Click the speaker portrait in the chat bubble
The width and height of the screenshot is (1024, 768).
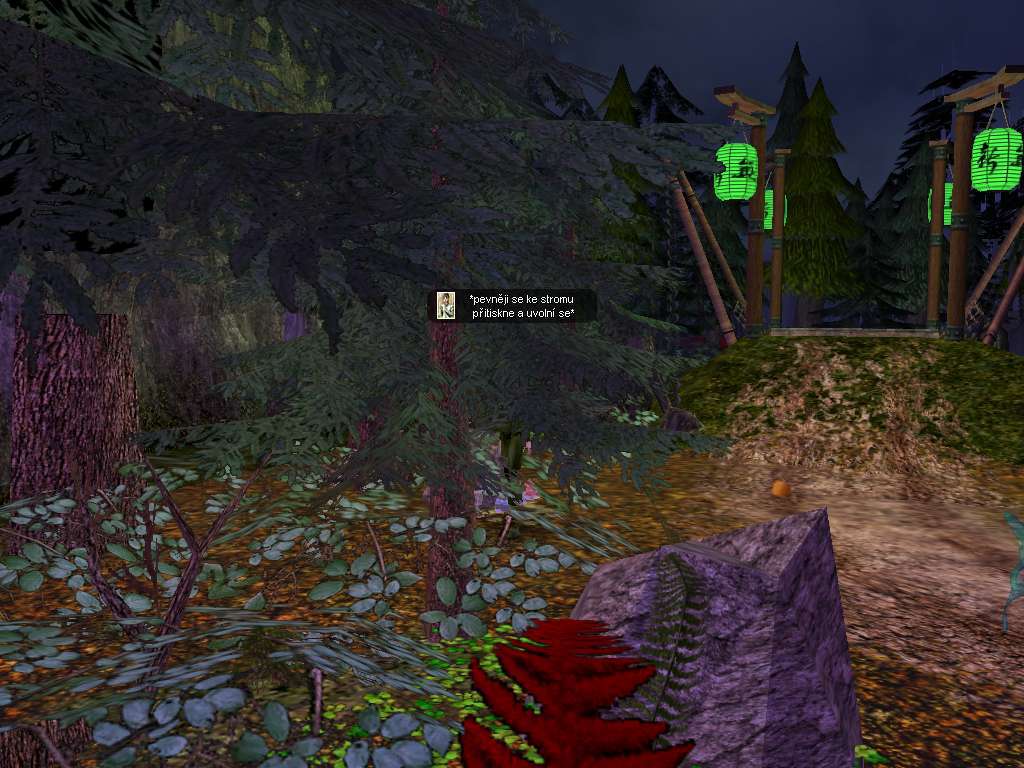447,306
